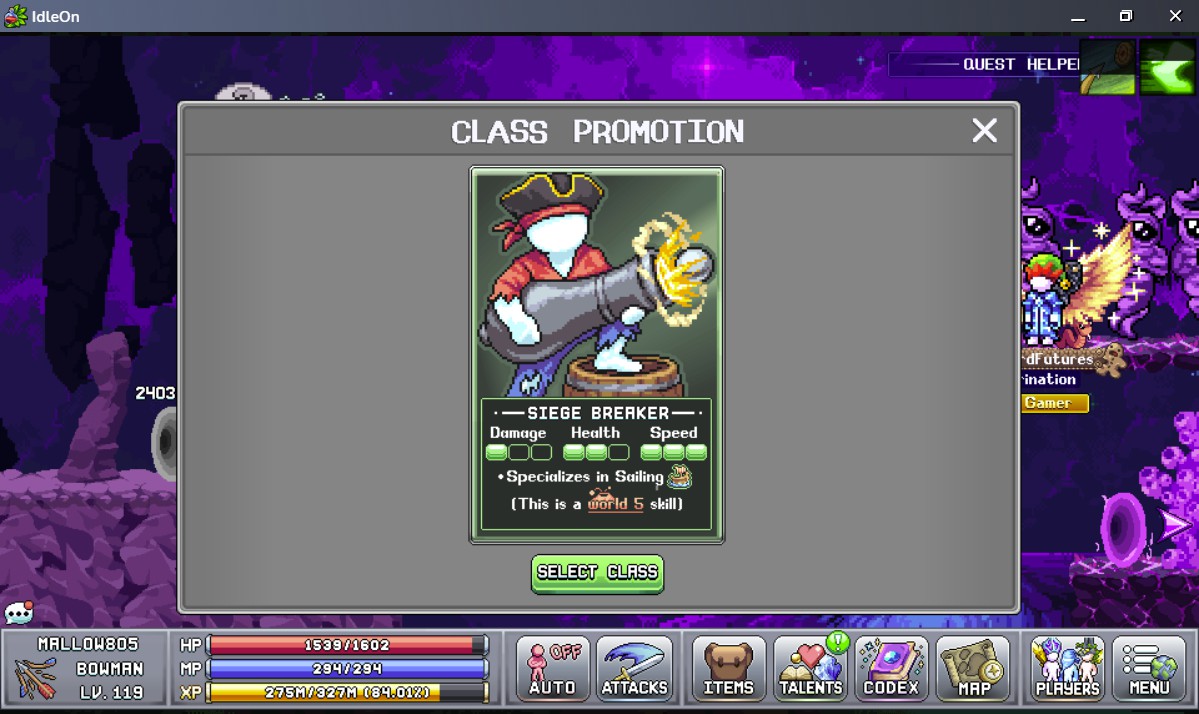Viewport: 1199px width, 714px height.
Task: Show the Talents screen
Action: pyautogui.click(x=810, y=669)
